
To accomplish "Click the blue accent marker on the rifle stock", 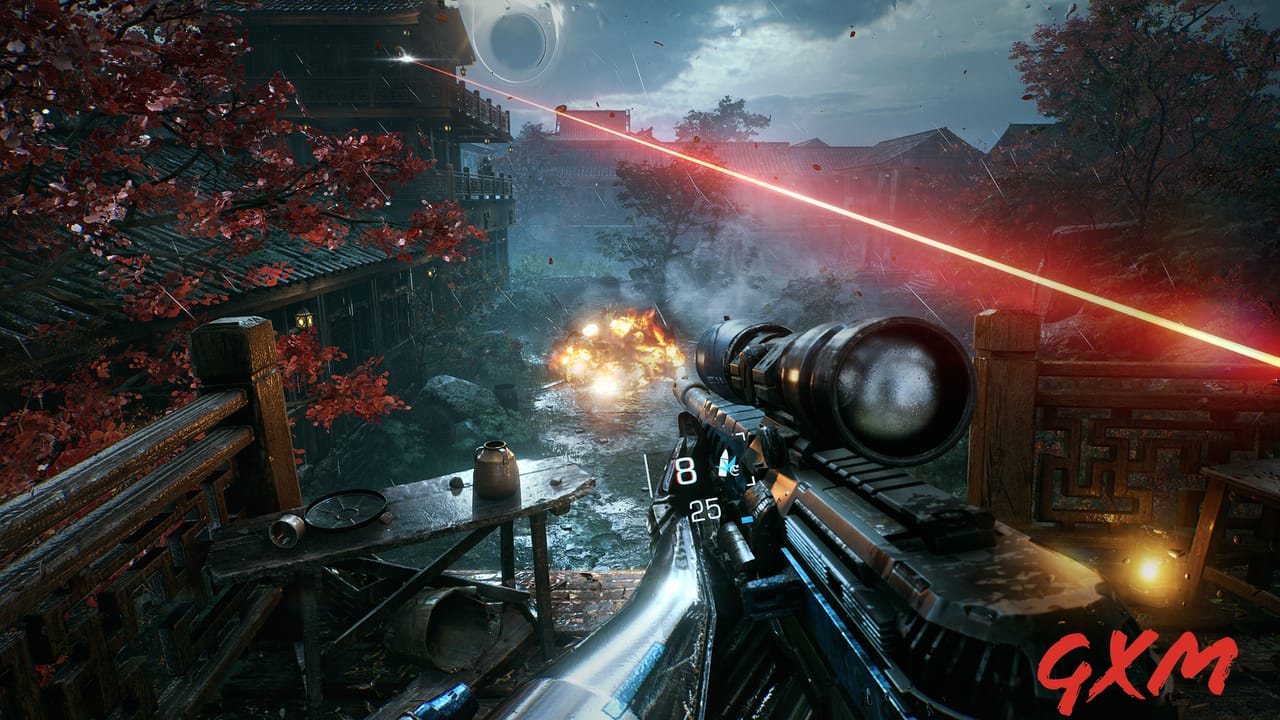I will coord(747,520).
